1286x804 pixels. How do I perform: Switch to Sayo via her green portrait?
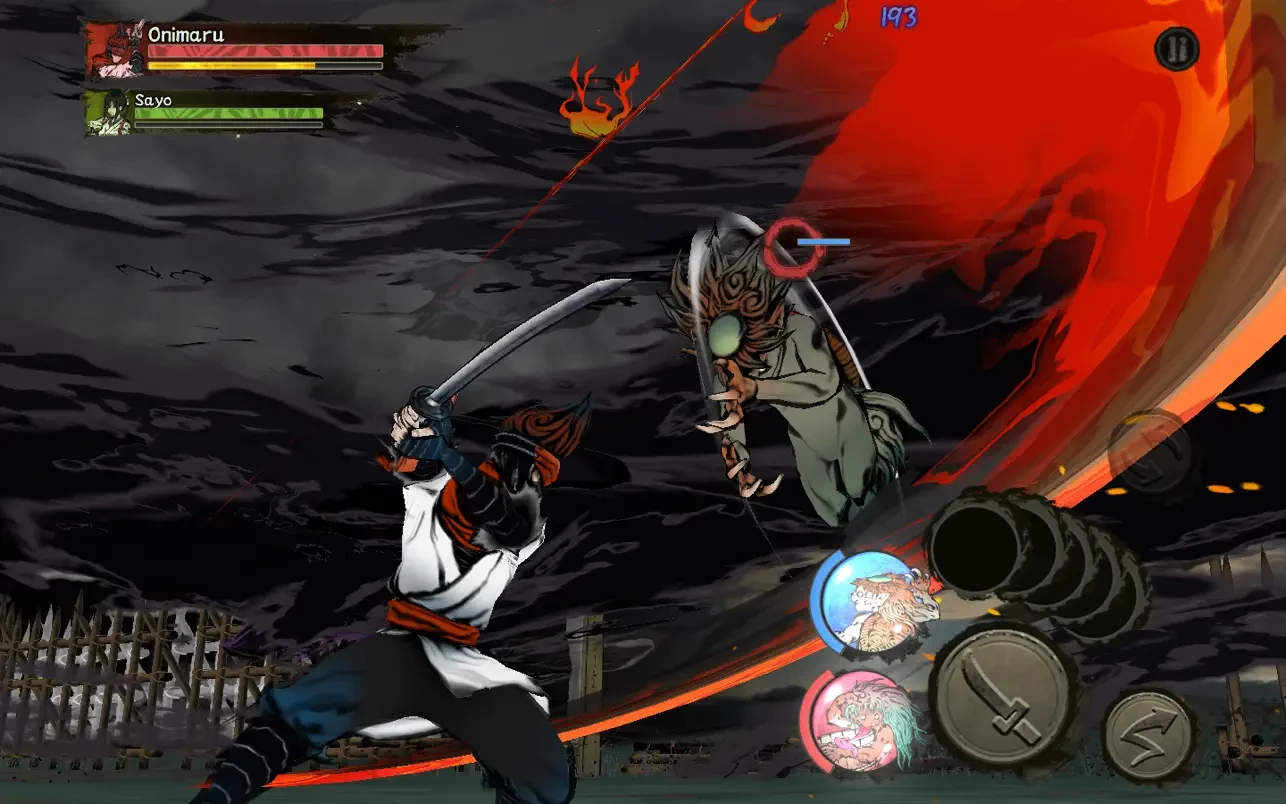click(107, 113)
